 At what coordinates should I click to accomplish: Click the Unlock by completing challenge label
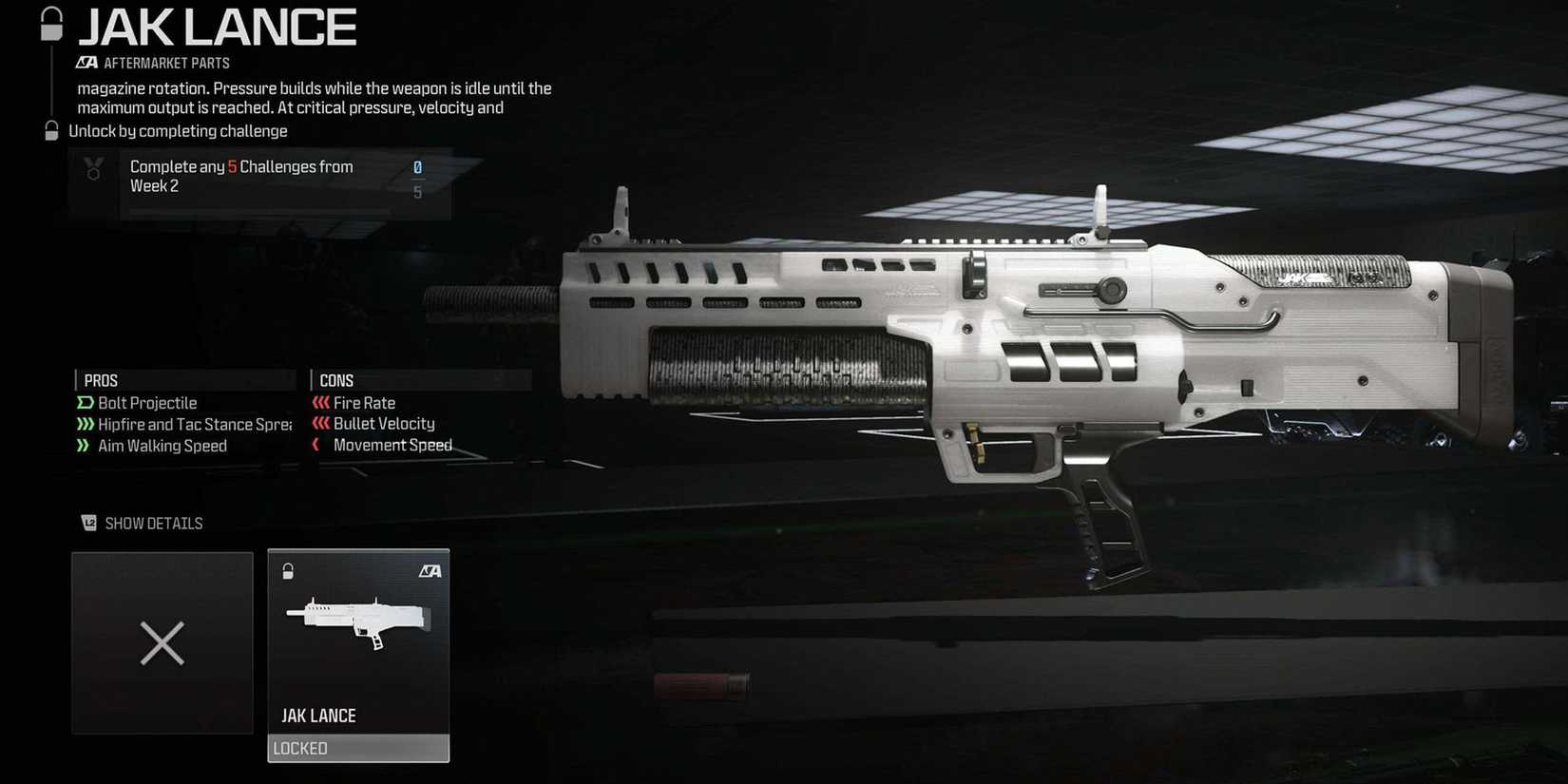178,130
